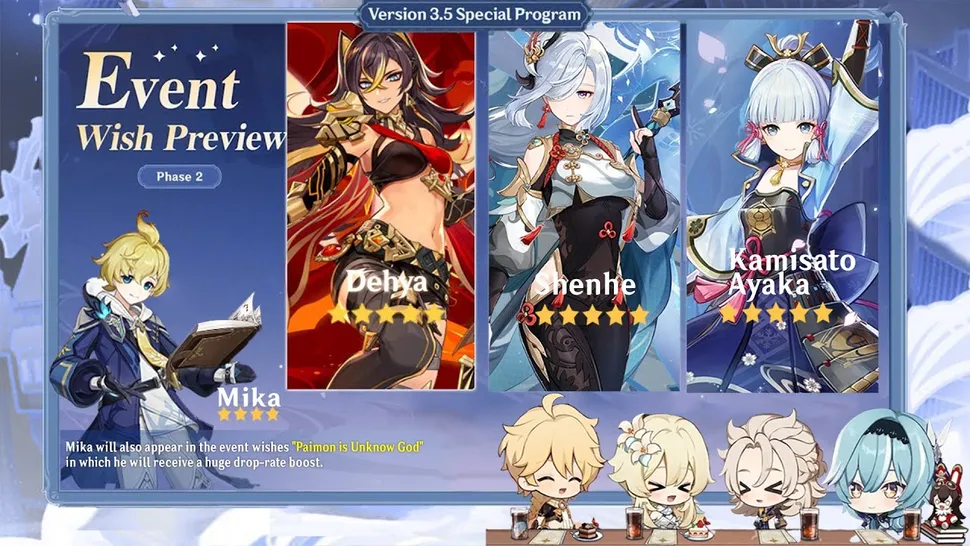Select the Dehya wish banner card
This screenshot has height=546, width=970.
click(381, 205)
